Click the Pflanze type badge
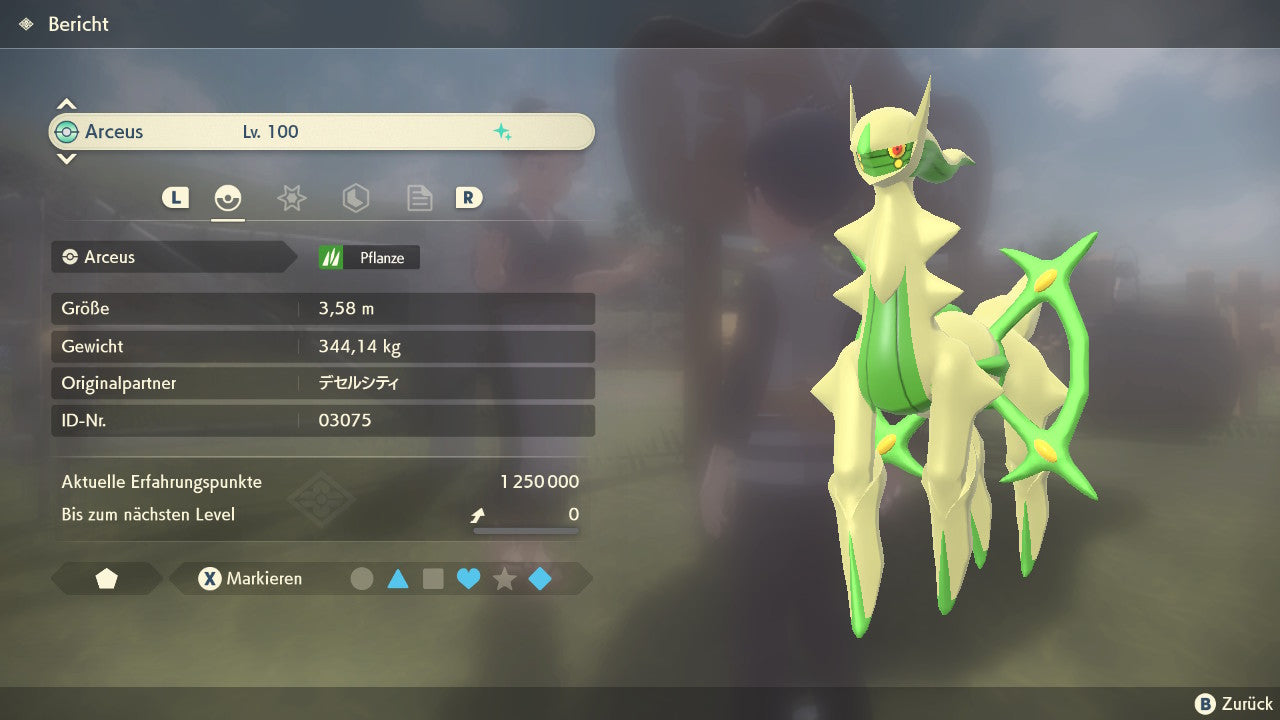 (369, 258)
